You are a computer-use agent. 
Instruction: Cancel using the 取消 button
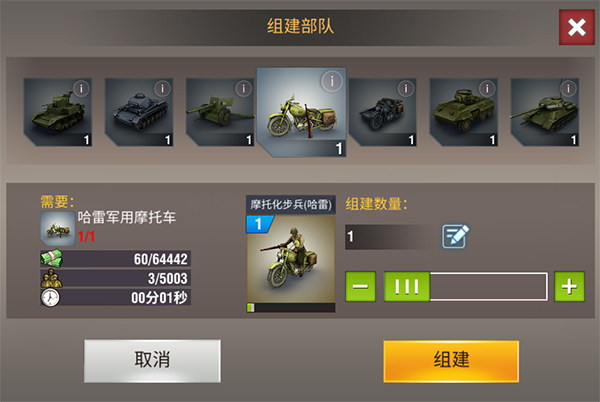point(152,360)
